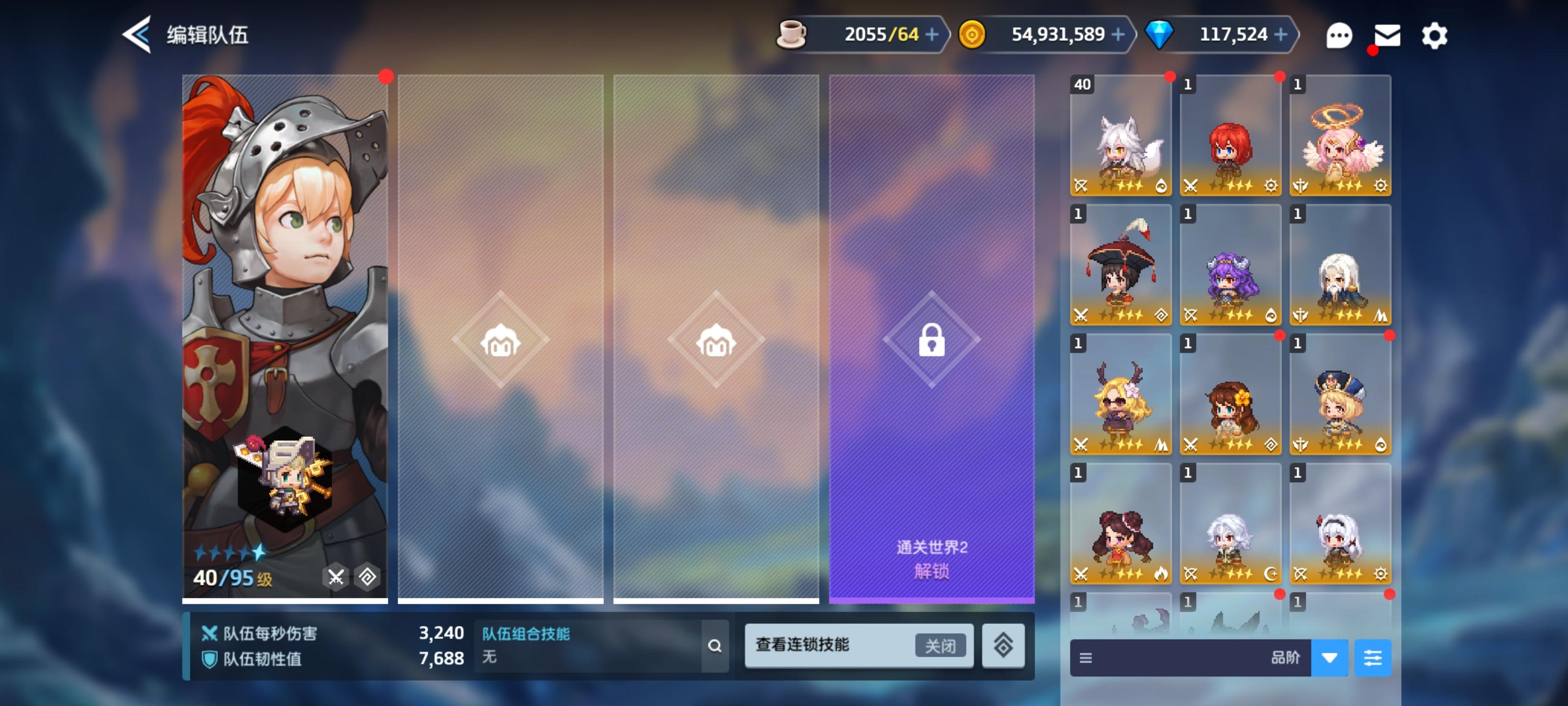1568x706 pixels.
Task: Open the filter settings icon next to 品阶
Action: 1374,658
